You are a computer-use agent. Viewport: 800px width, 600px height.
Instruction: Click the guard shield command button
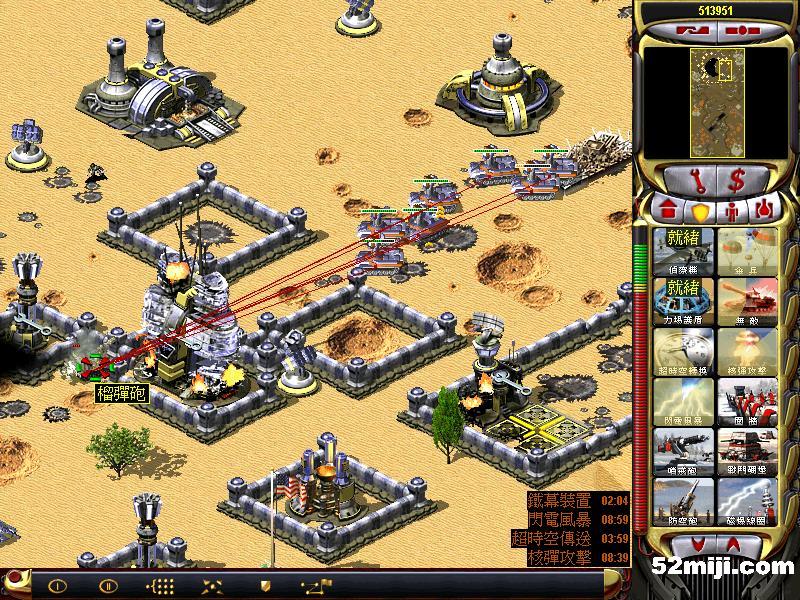coord(265,586)
